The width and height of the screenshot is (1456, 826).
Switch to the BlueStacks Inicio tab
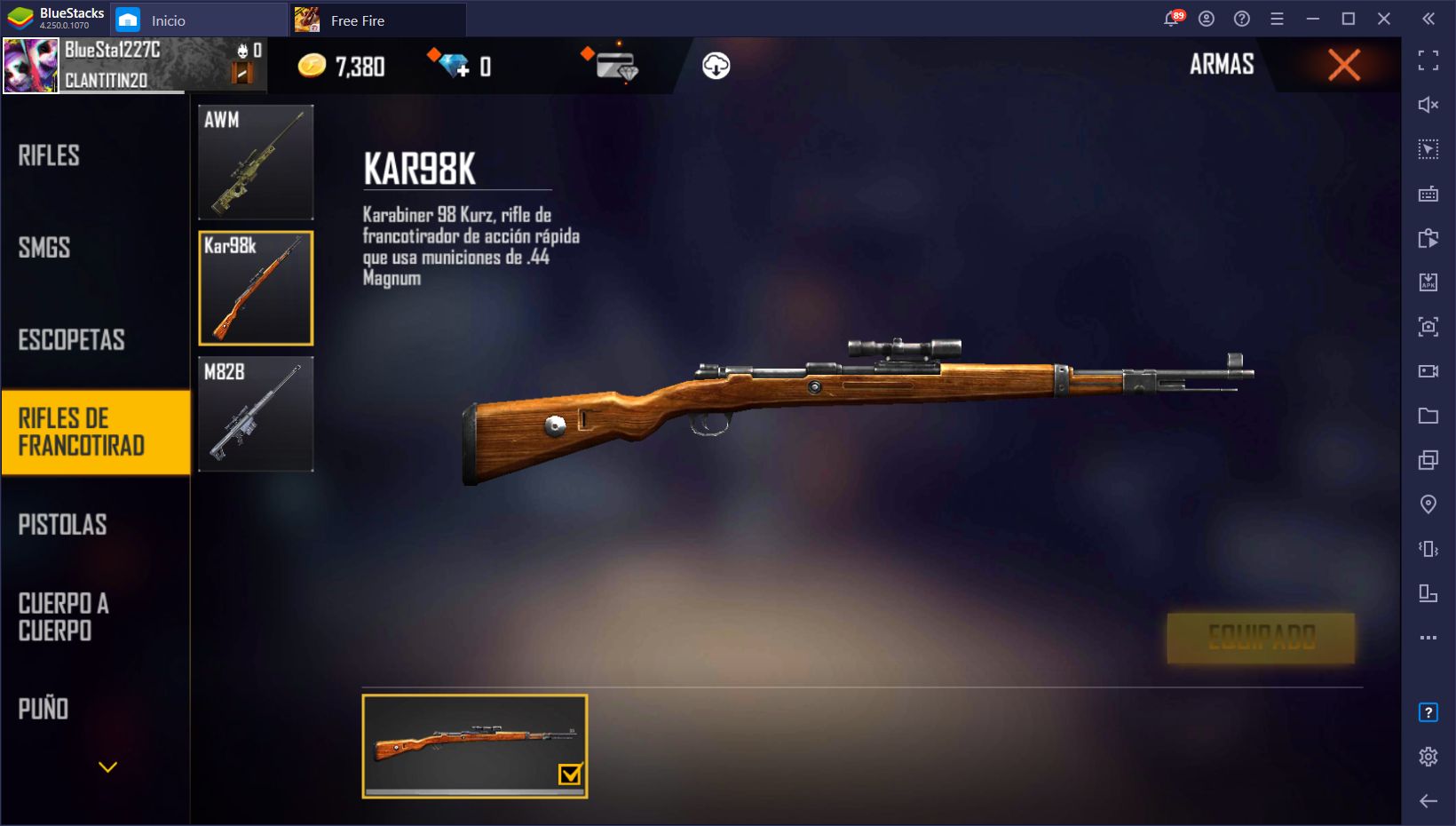[x=168, y=20]
